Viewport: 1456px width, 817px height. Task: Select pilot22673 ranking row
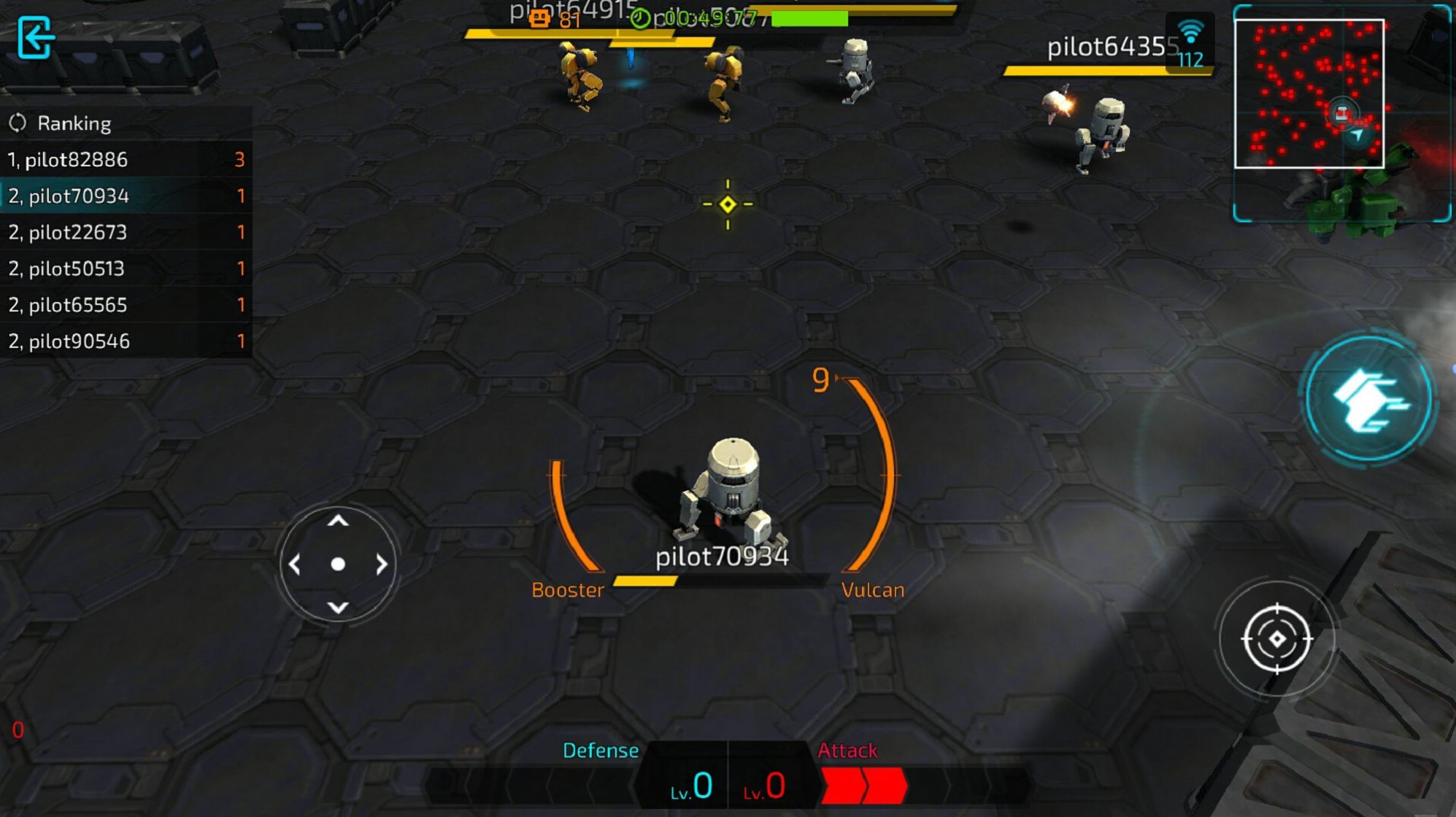tap(126, 232)
